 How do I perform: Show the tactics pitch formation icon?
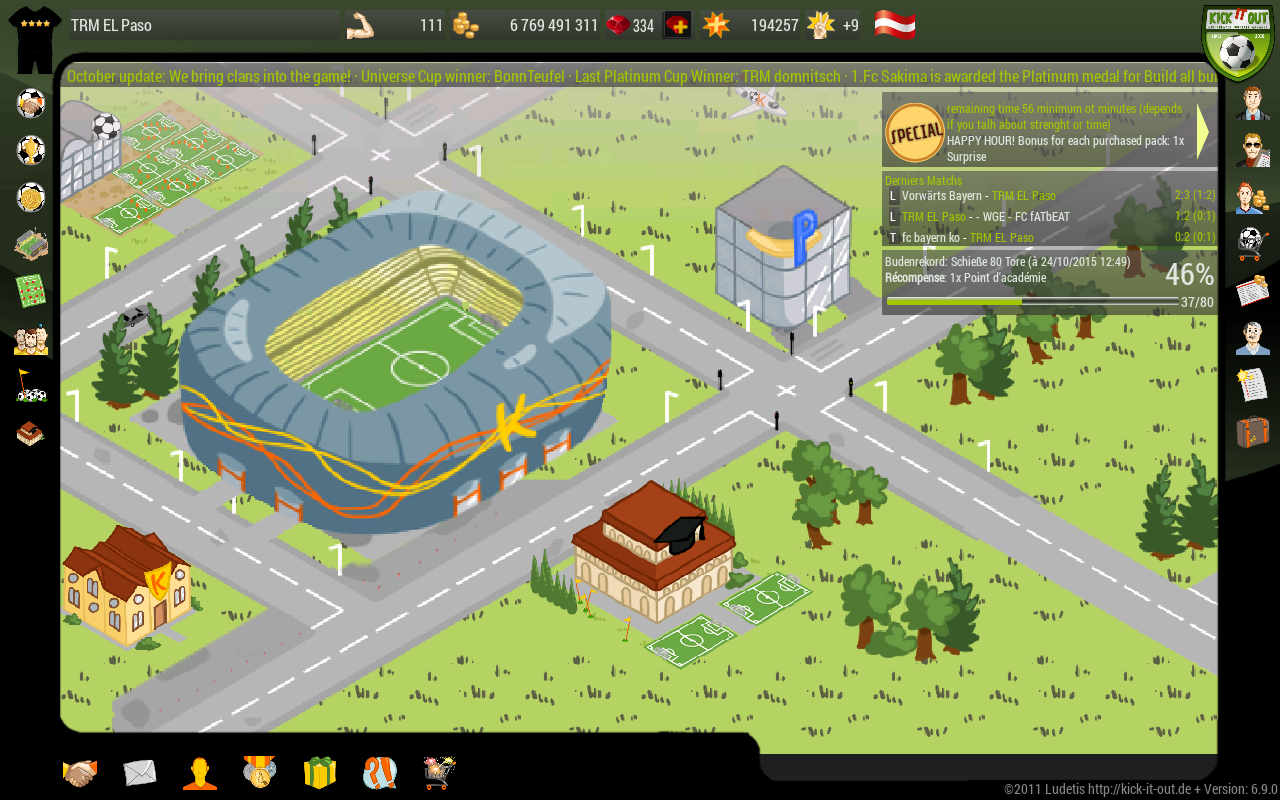[31, 291]
